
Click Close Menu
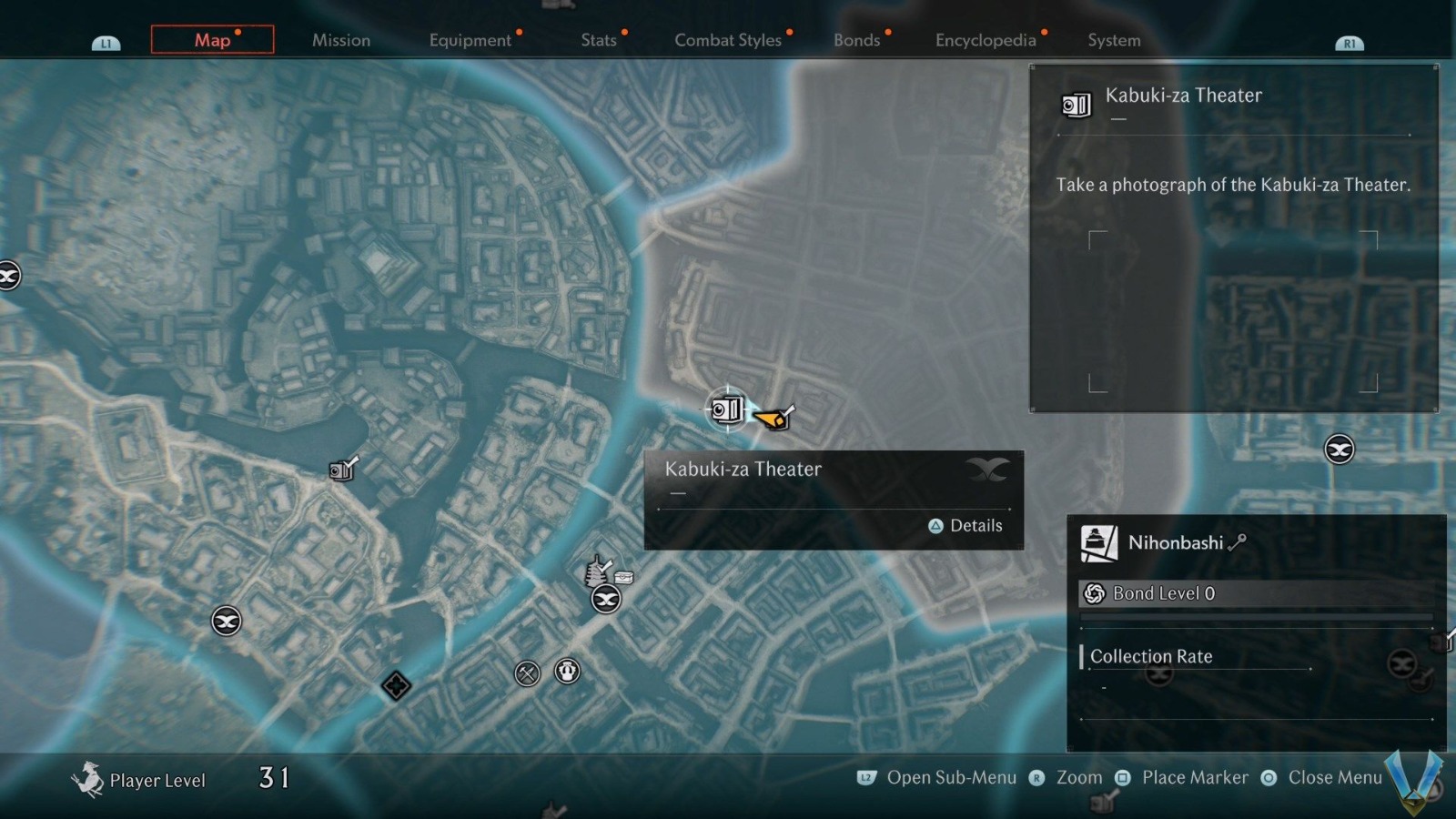[1334, 778]
